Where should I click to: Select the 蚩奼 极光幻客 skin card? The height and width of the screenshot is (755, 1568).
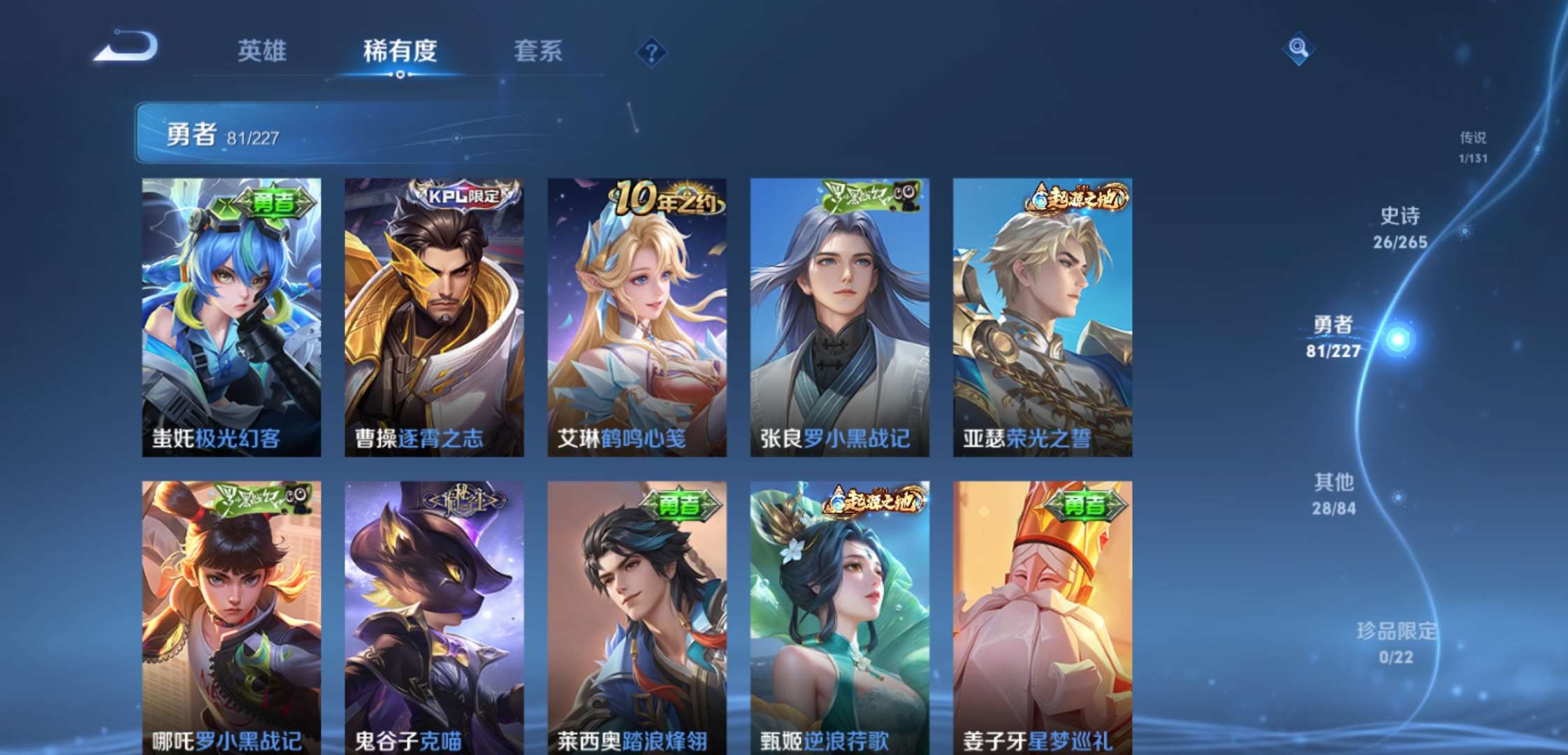click(231, 317)
